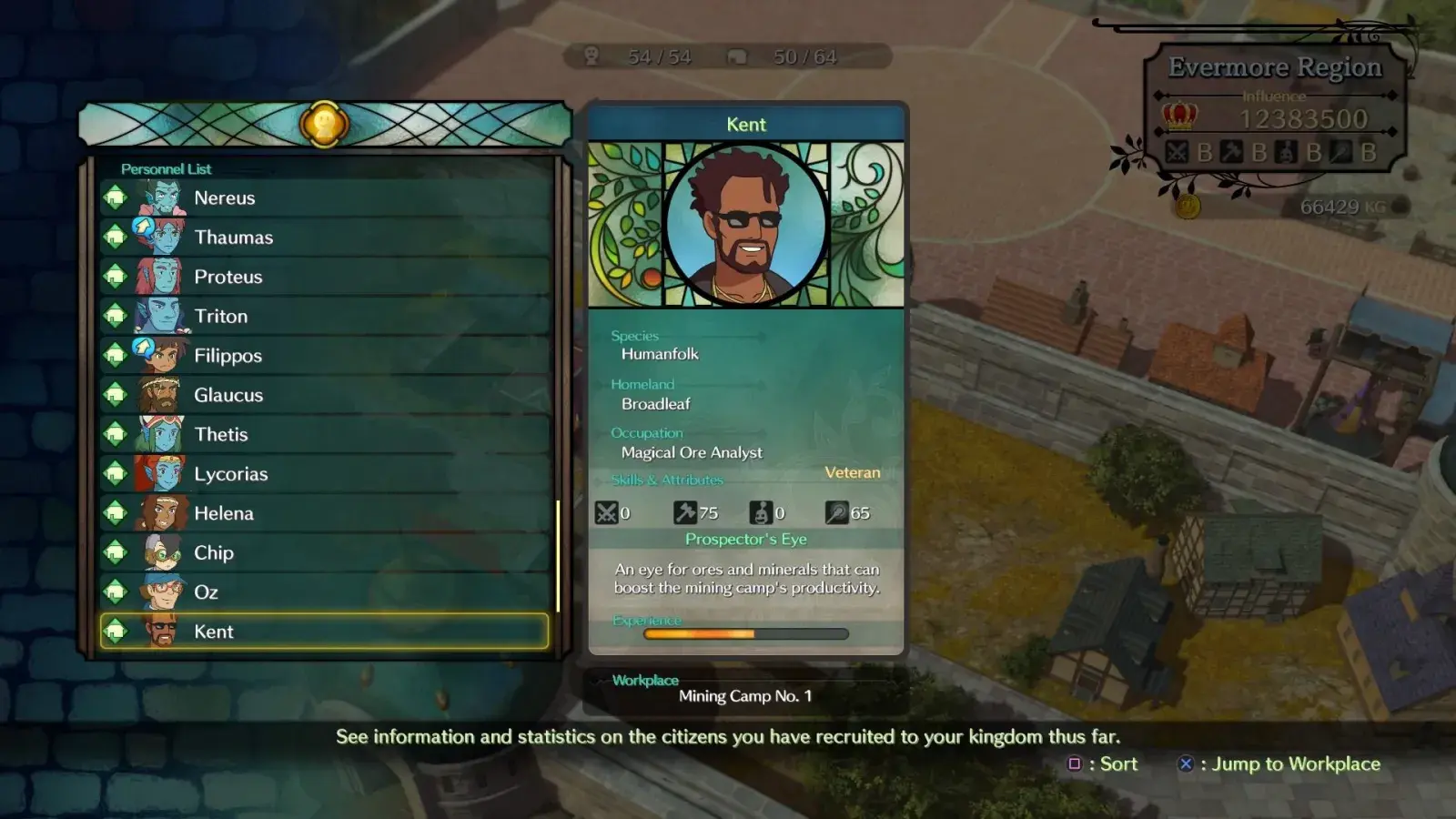Choose Thetis from the list
1456x819 pixels.
click(x=324, y=435)
